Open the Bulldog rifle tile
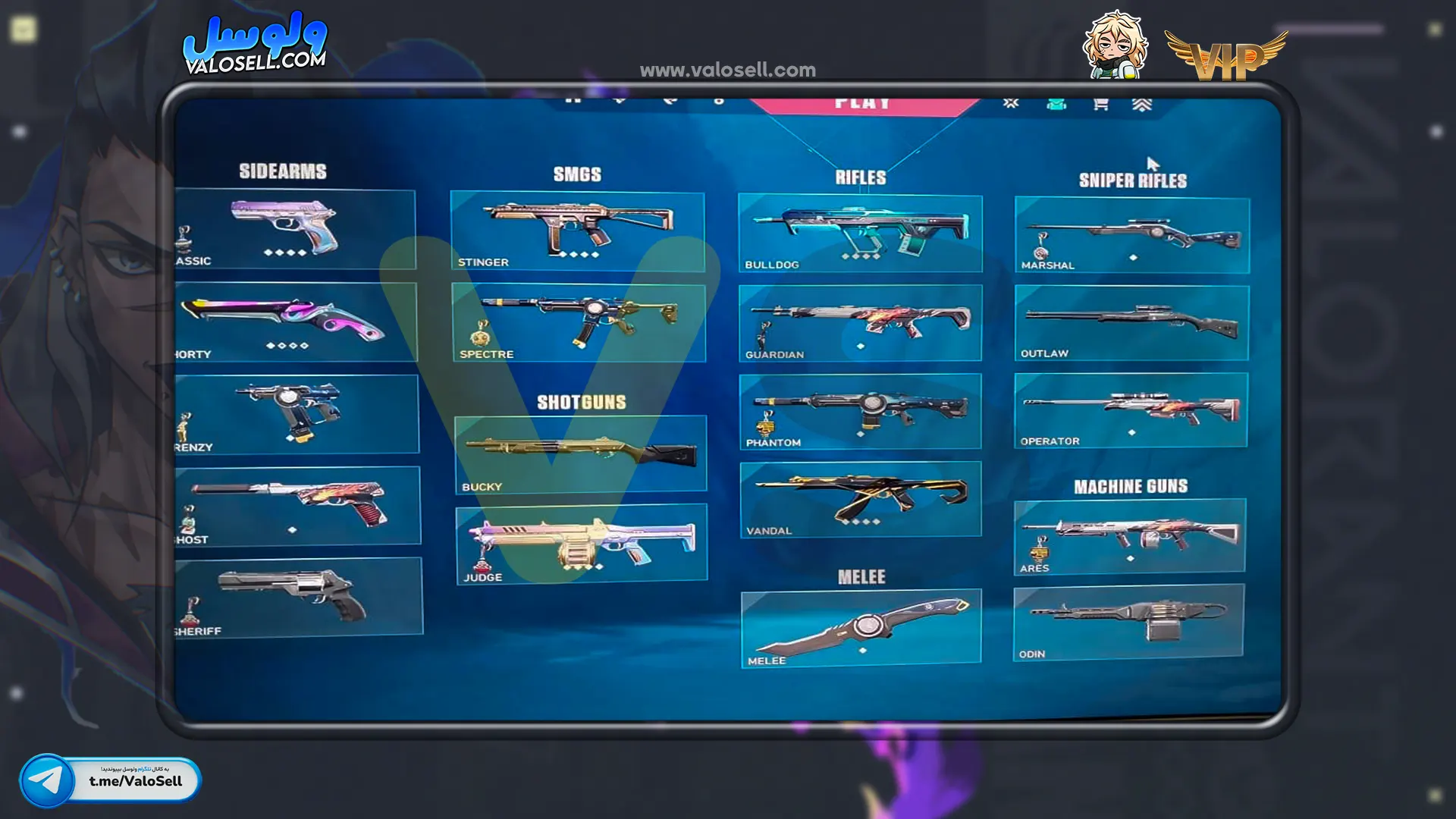The width and height of the screenshot is (1456, 819). click(x=860, y=233)
